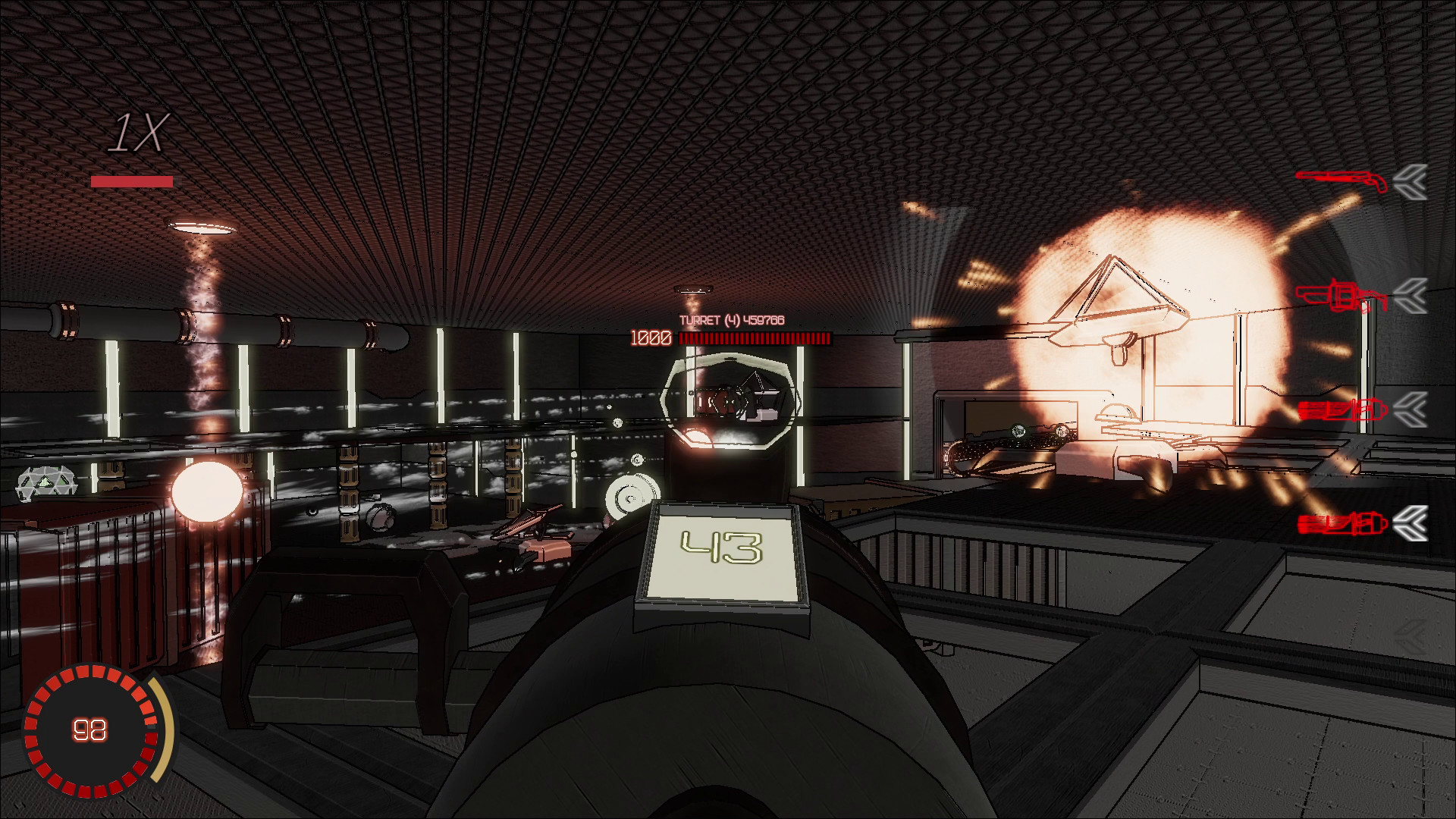This screenshot has width=1456, height=819.
Task: Click the 1X score multiplier indicator
Action: tap(140, 132)
